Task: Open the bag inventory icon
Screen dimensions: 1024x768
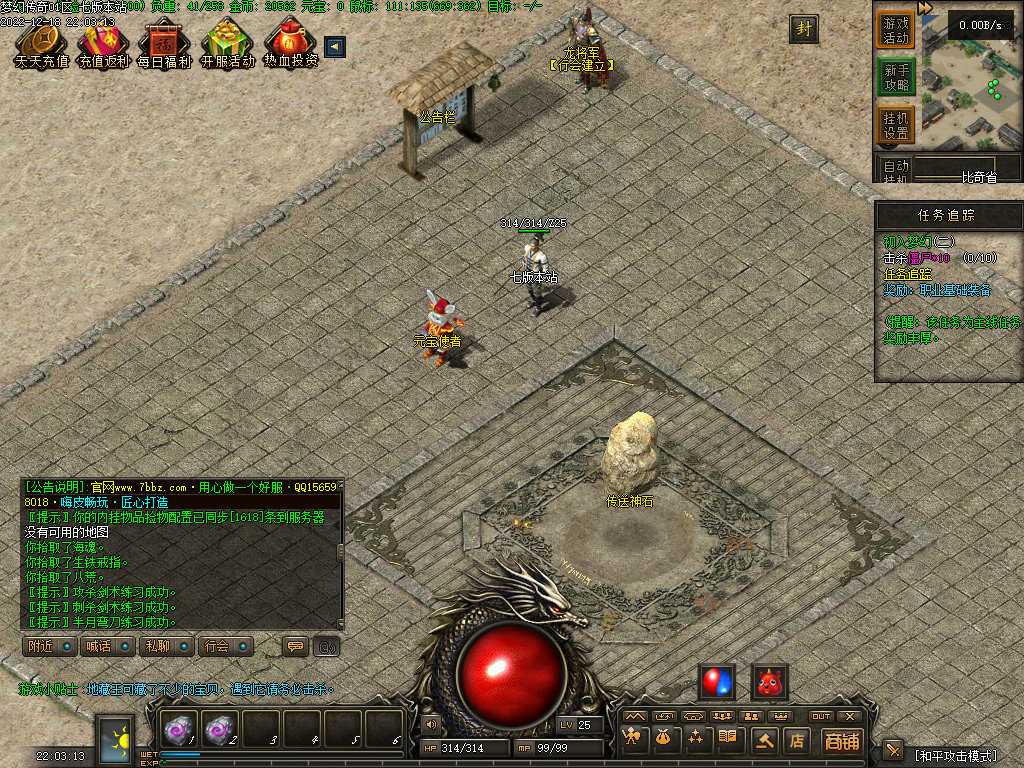Action: pos(663,740)
